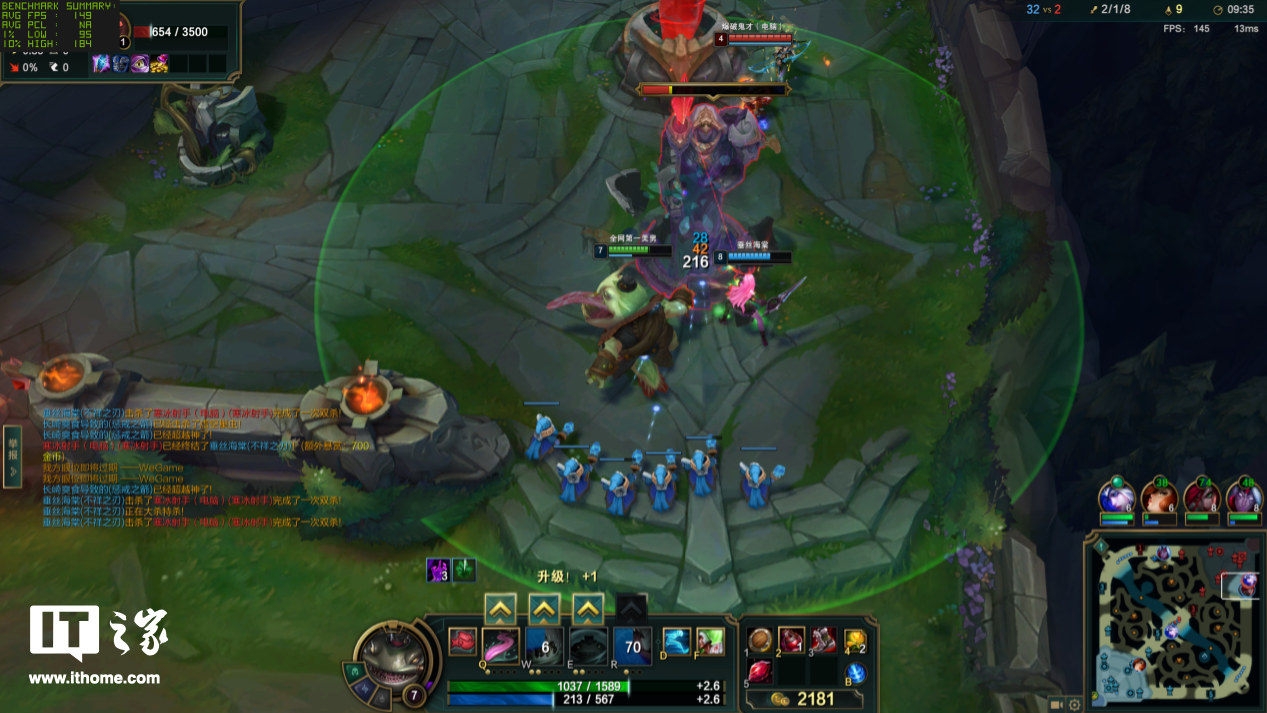The image size is (1267, 713).
Task: Select the E ability icon
Action: 588,646
